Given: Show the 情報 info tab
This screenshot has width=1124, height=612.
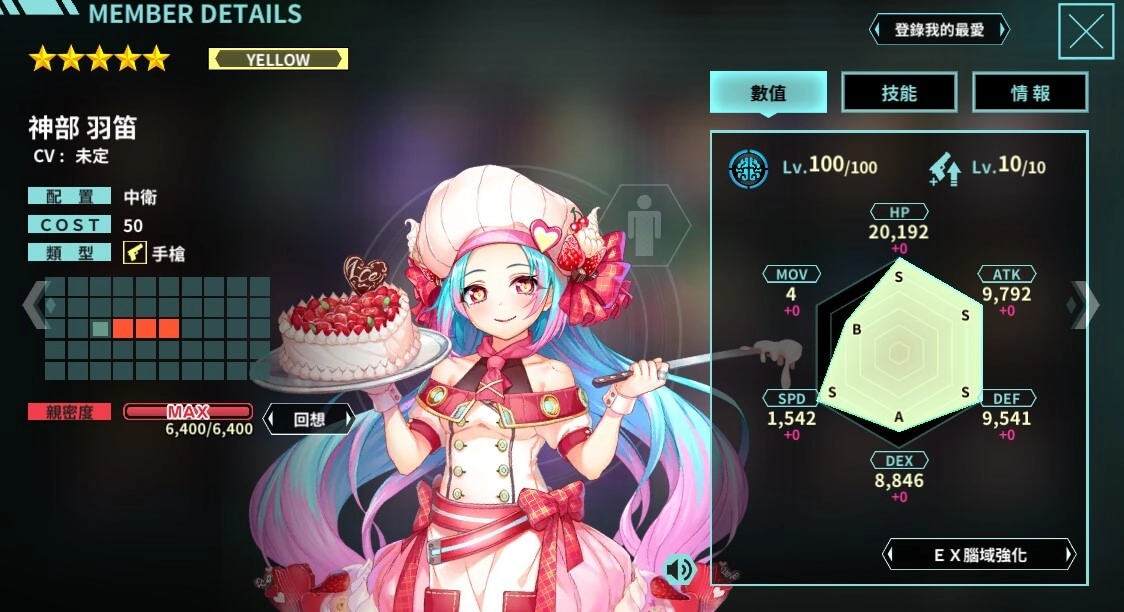Looking at the screenshot, I should [1030, 93].
